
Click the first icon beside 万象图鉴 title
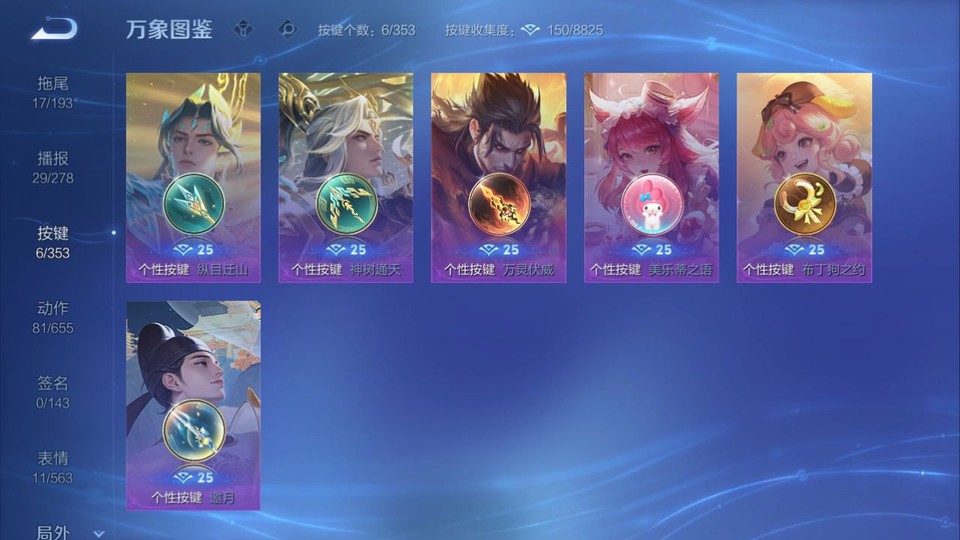point(243,30)
